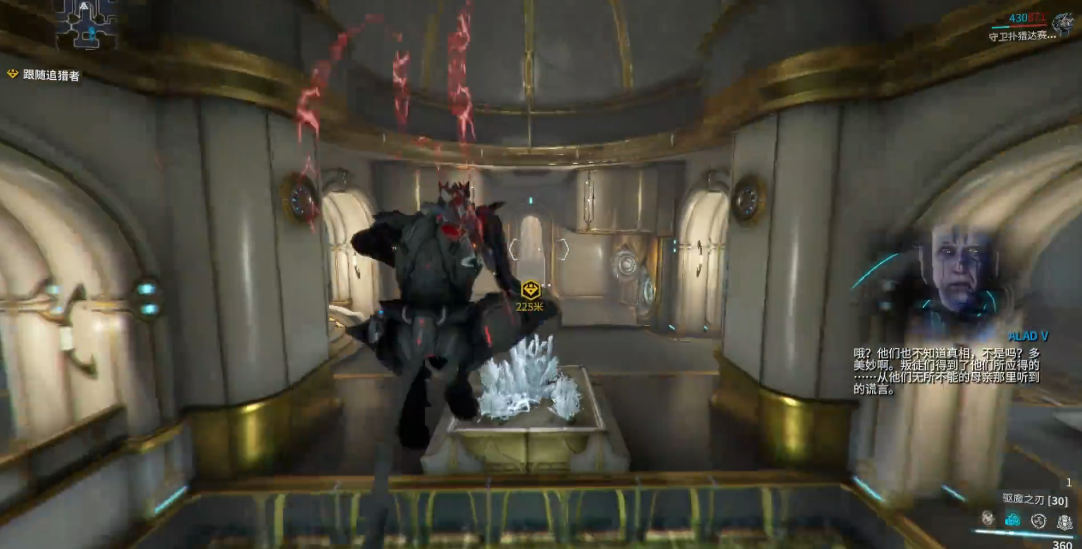Activate the last ability icon in the row
Screen dimensions: 1082x549
click(1064, 520)
